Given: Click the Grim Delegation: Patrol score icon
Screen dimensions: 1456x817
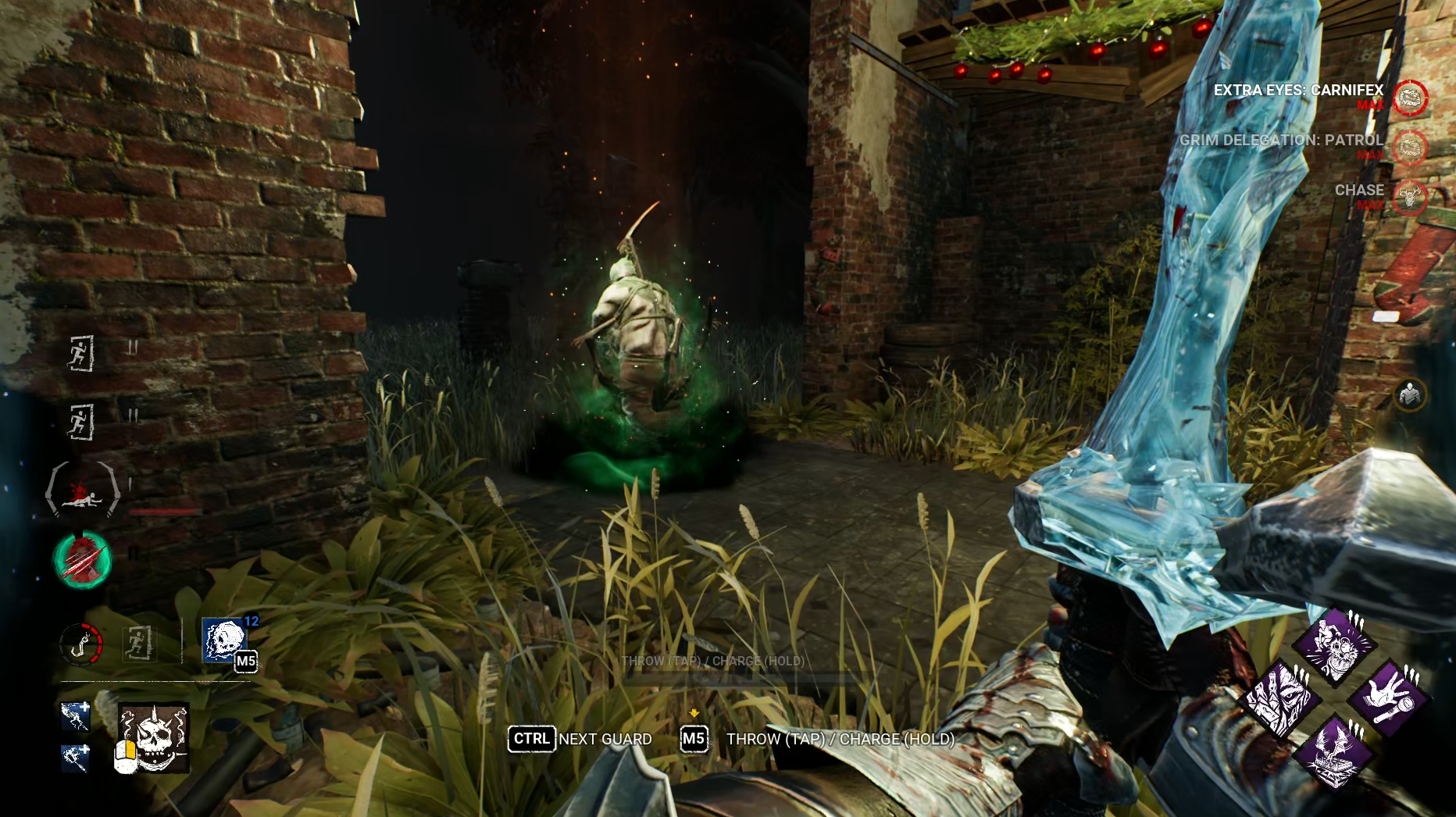Looking at the screenshot, I should 1411,148.
